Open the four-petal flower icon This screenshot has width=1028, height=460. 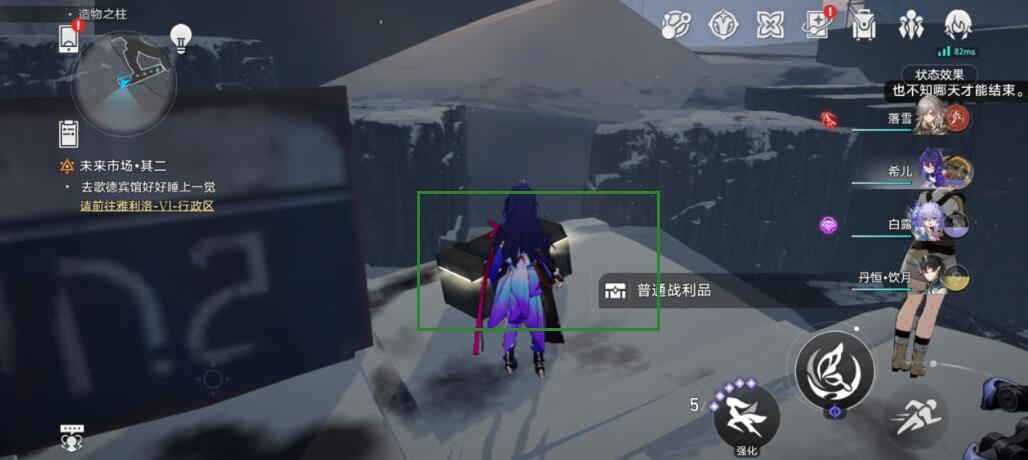click(769, 25)
